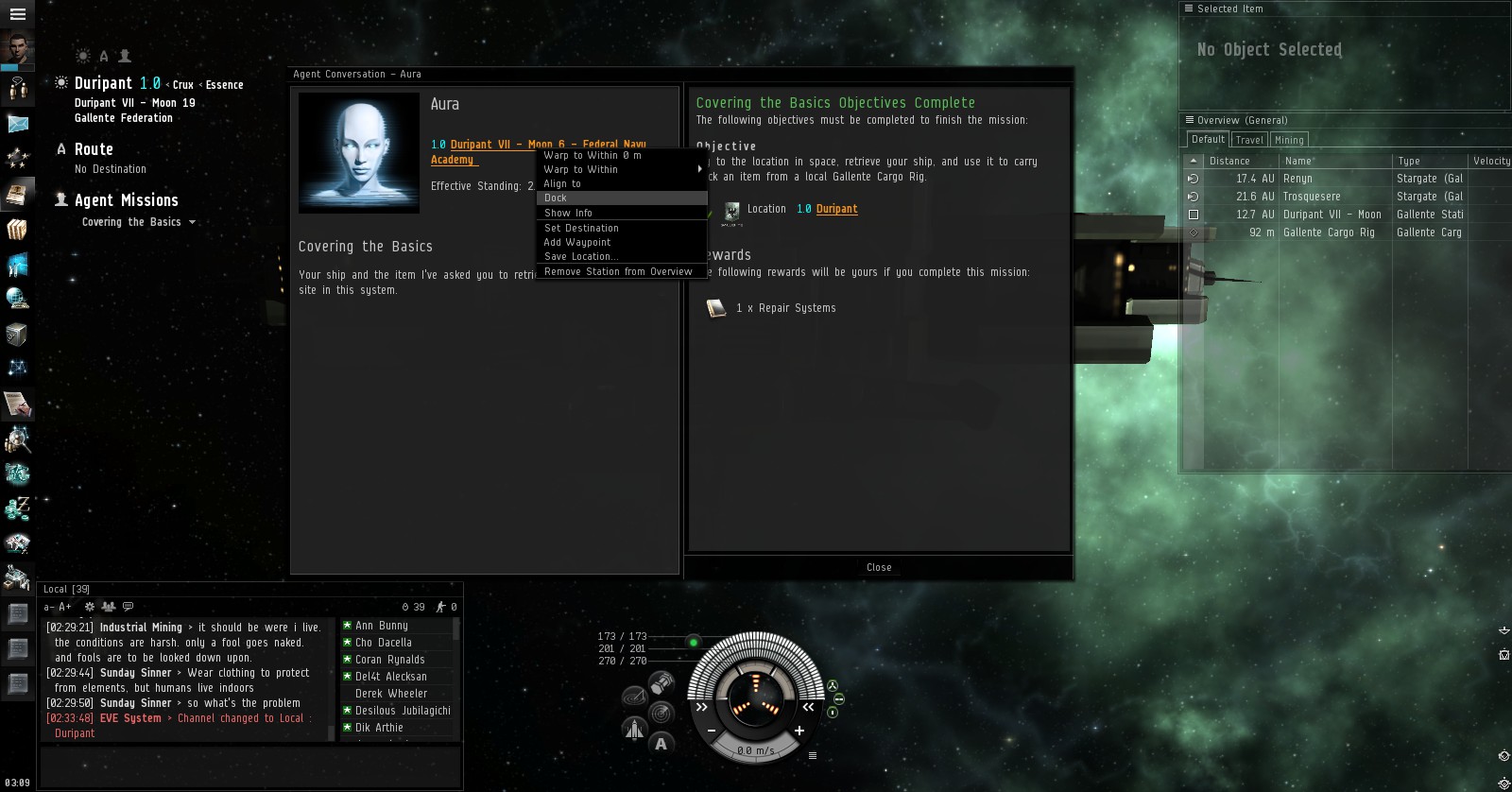Click the ship cargo hold container icon above the scanner

(661, 683)
